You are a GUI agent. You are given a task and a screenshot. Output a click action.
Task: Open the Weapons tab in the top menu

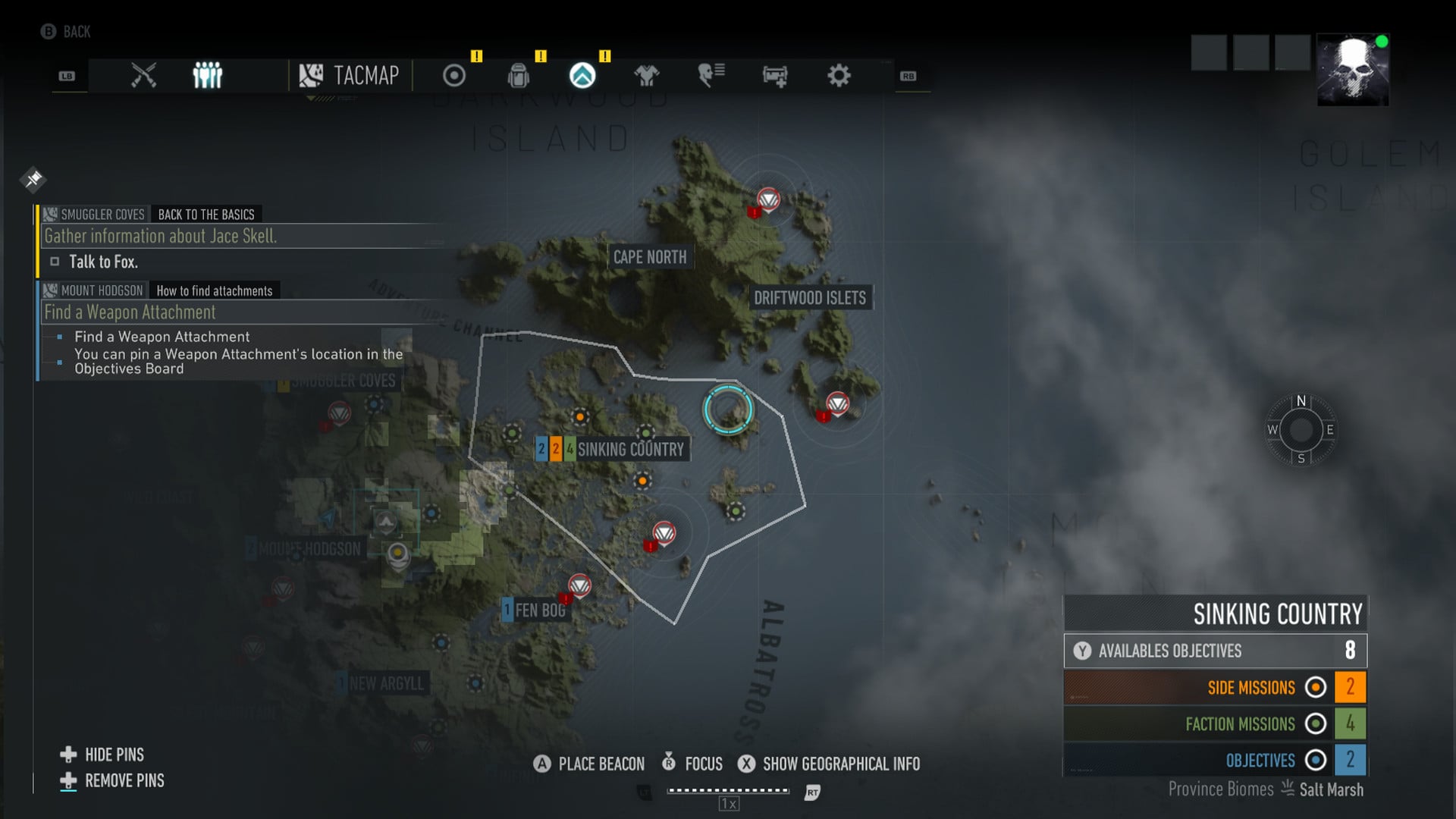143,75
